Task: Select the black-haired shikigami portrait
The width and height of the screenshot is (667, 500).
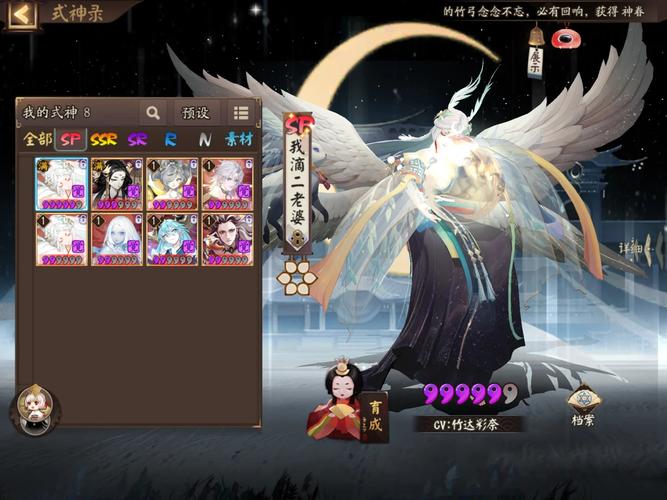Action: point(116,183)
